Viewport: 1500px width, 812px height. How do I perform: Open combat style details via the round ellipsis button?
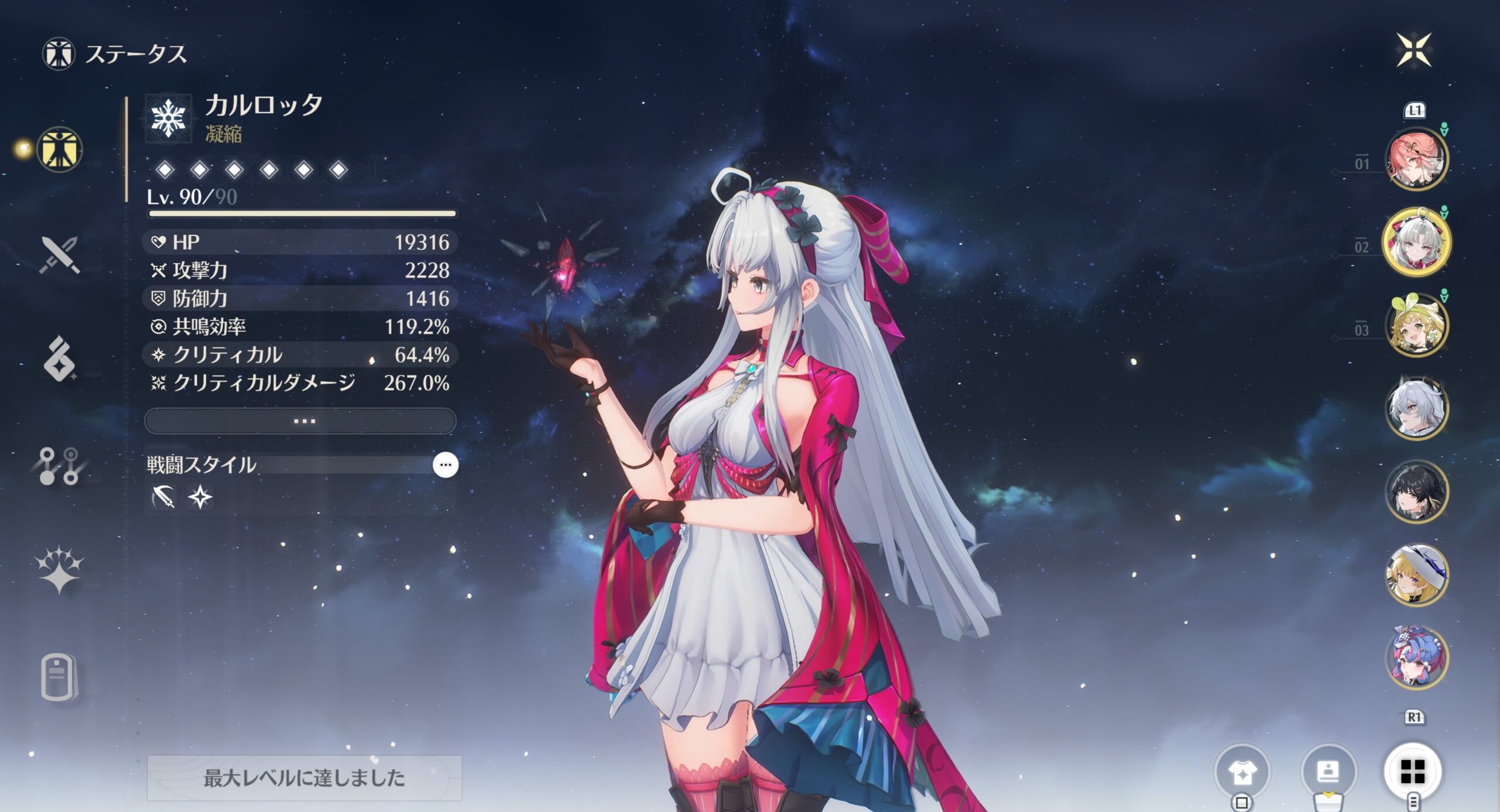445,465
